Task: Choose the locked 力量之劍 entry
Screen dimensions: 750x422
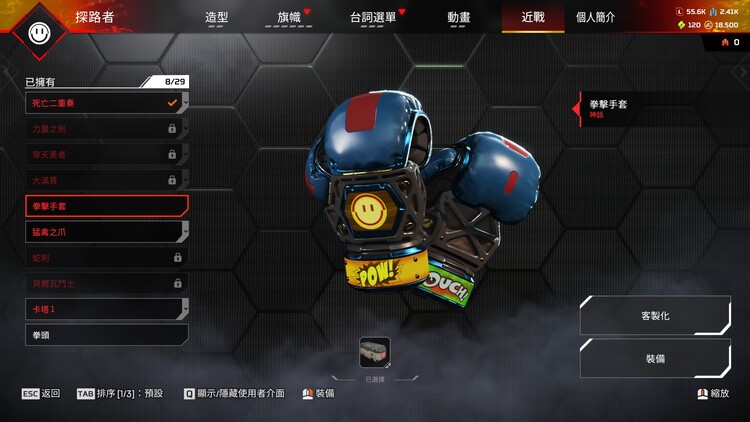Action: (x=106, y=128)
